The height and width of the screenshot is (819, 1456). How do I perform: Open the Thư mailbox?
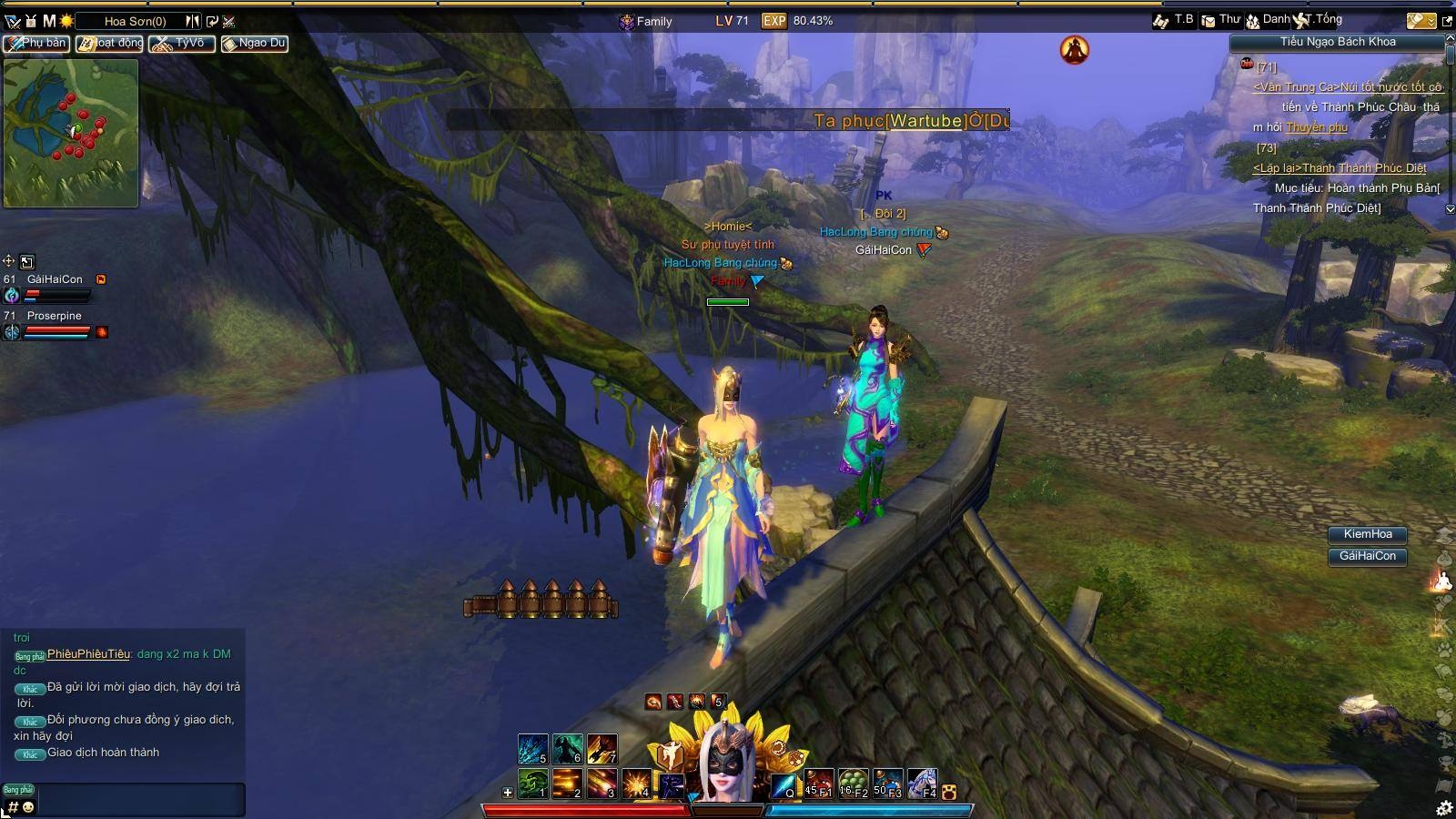[x=1221, y=20]
